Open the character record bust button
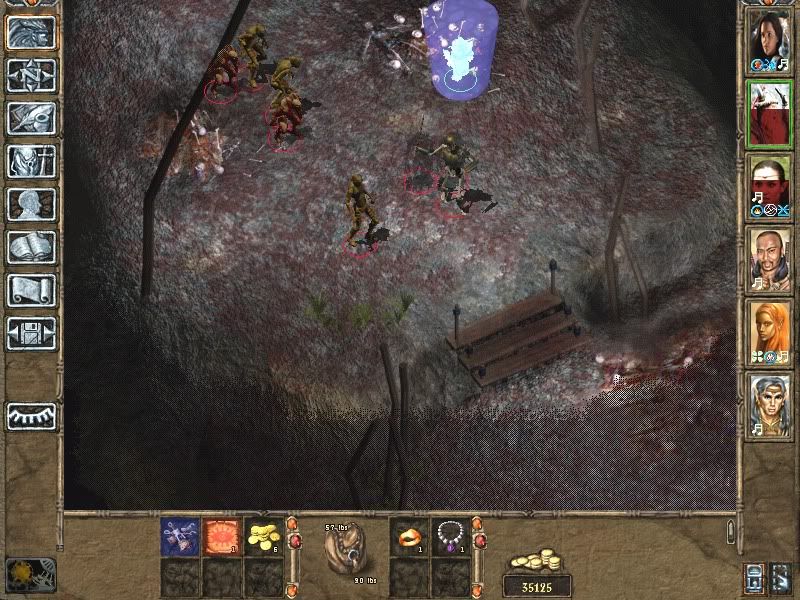Image resolution: width=800 pixels, height=600 pixels. pos(31,204)
